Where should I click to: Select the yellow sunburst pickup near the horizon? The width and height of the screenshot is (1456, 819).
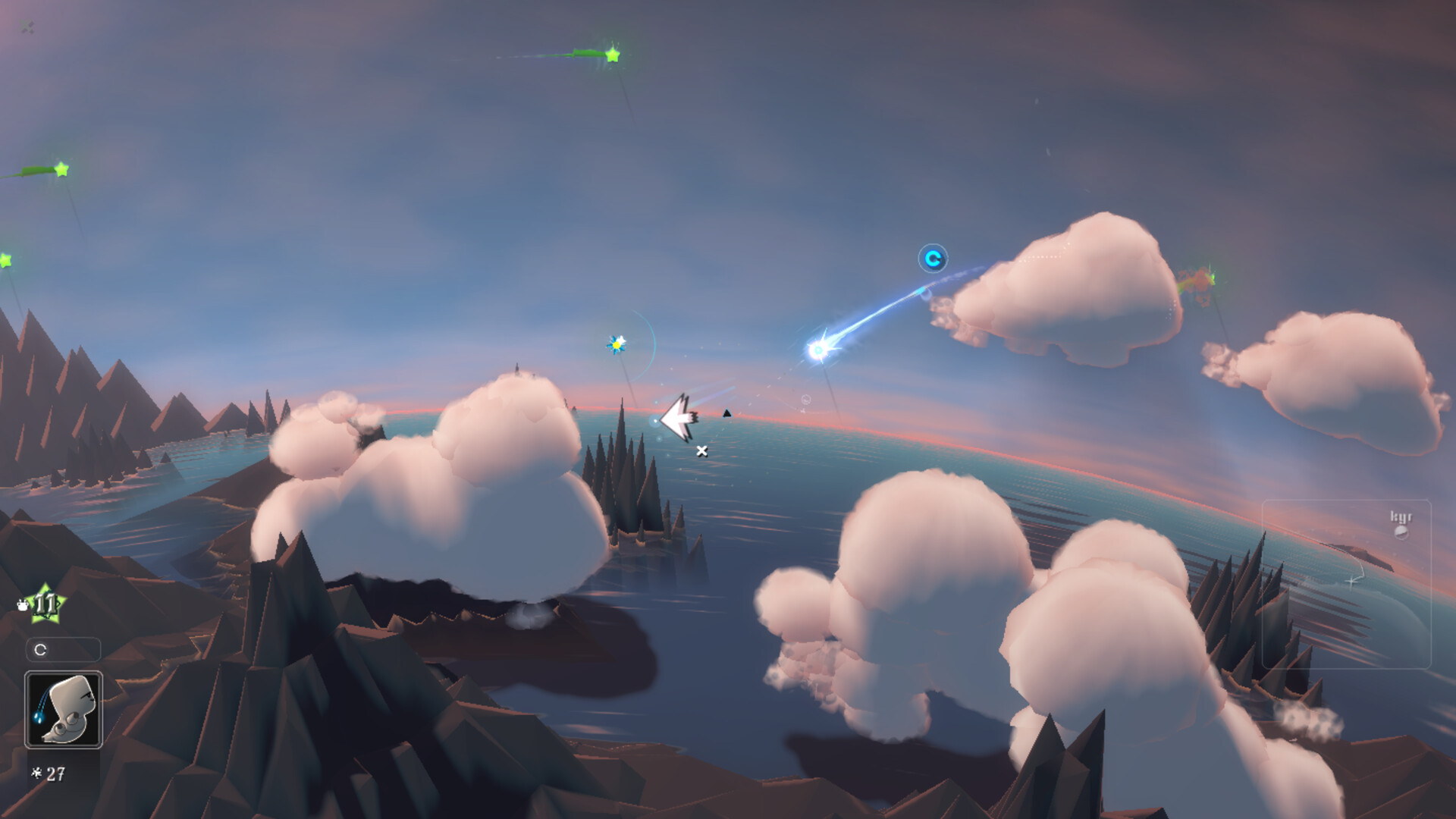tap(616, 343)
